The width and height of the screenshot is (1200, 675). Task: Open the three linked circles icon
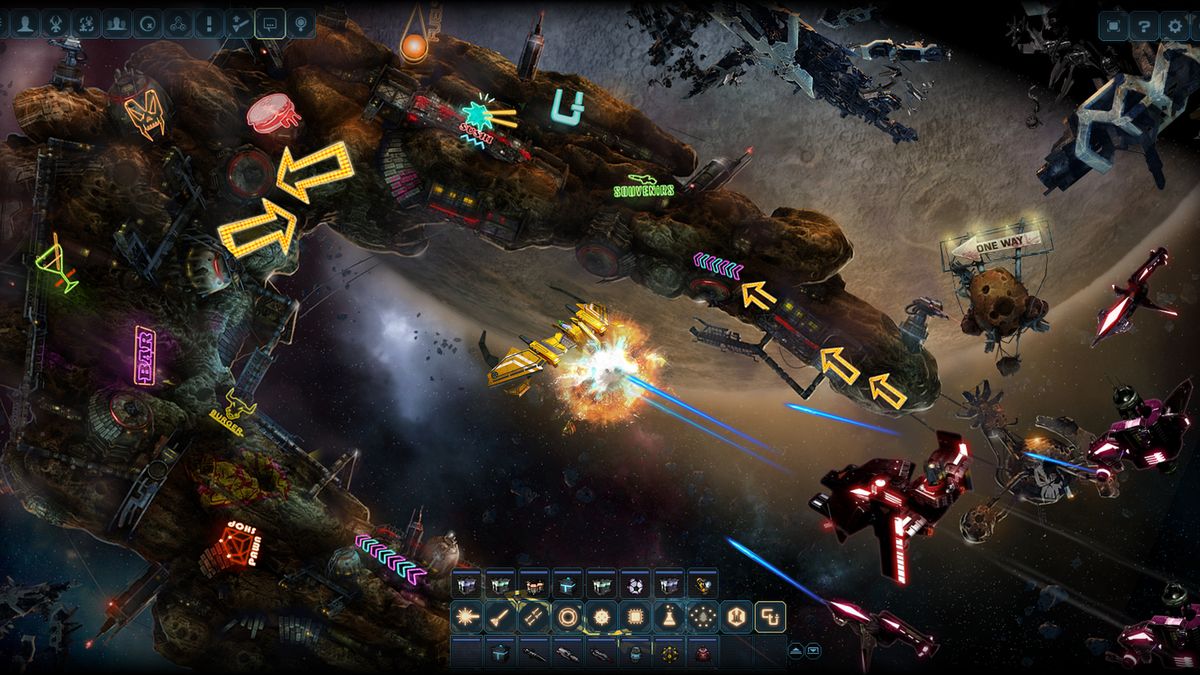(x=175, y=23)
